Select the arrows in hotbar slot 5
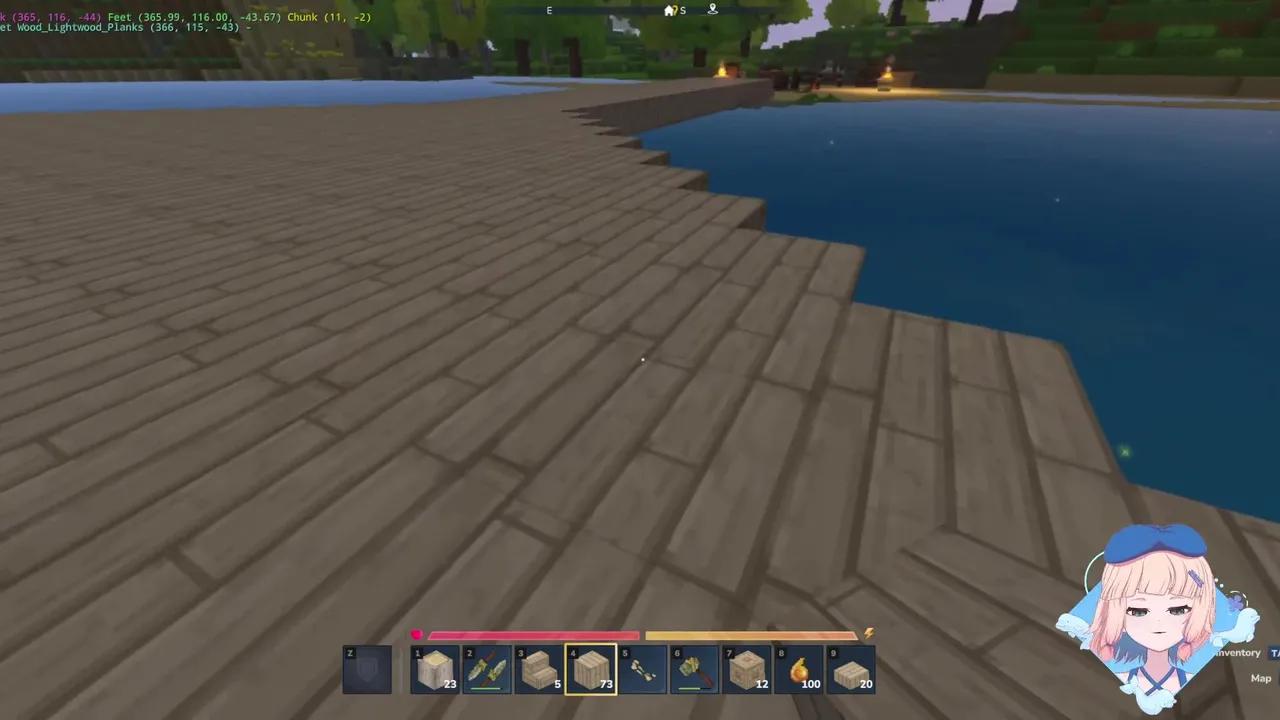The image size is (1280, 720). coord(642,668)
